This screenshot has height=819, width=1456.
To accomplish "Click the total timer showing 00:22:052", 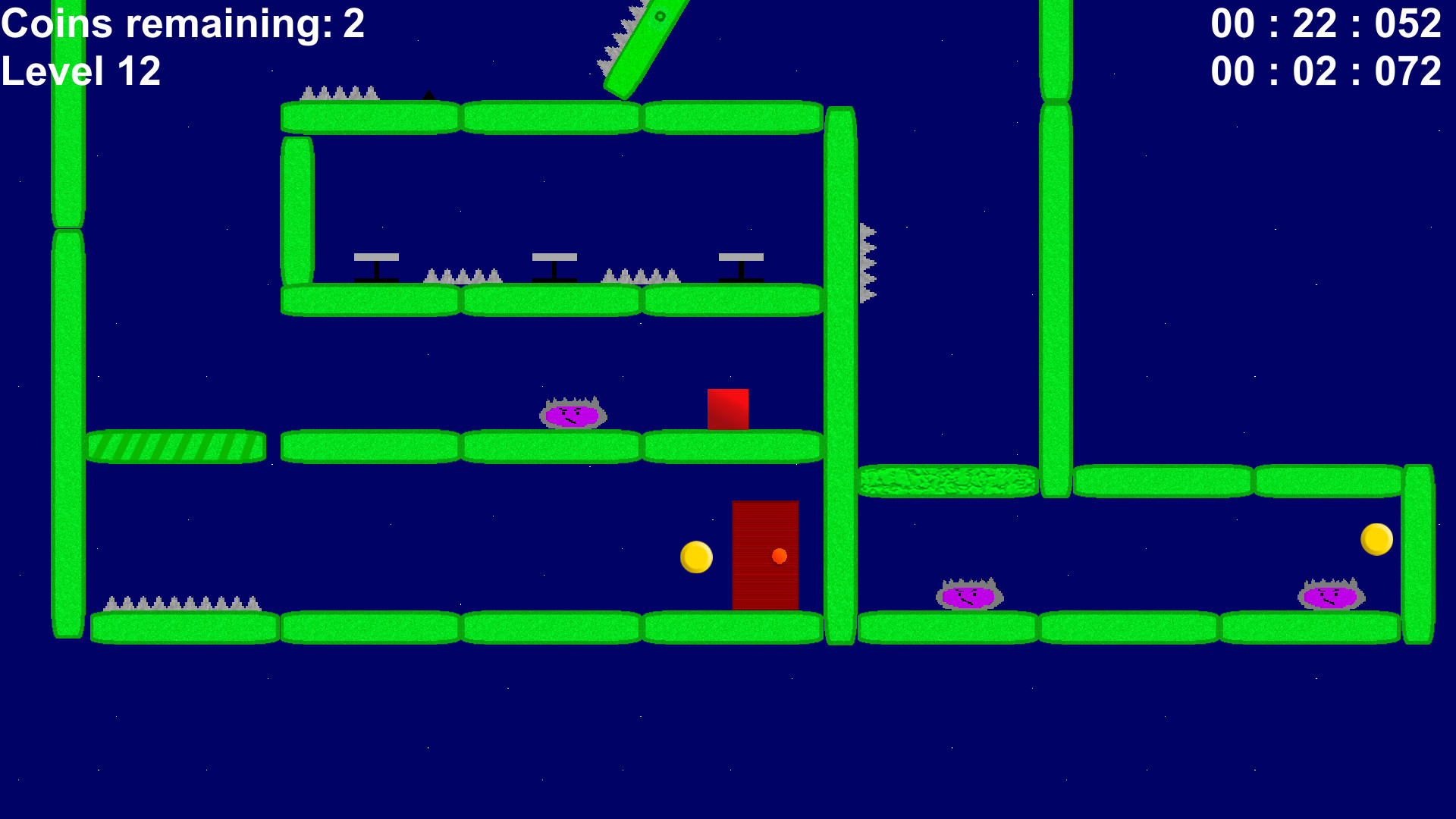I will coord(1325,24).
